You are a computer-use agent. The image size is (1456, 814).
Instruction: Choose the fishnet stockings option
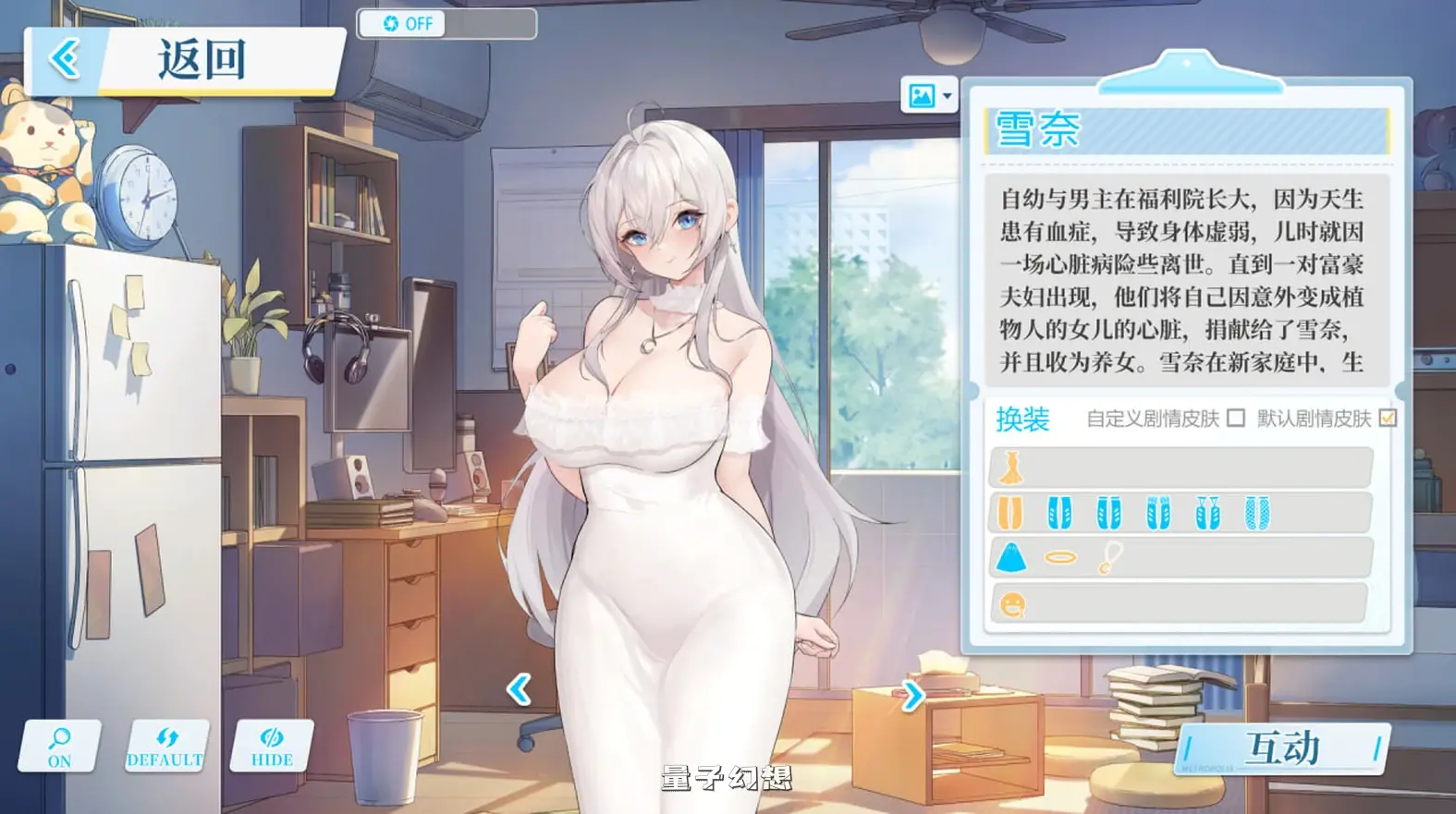click(1258, 511)
